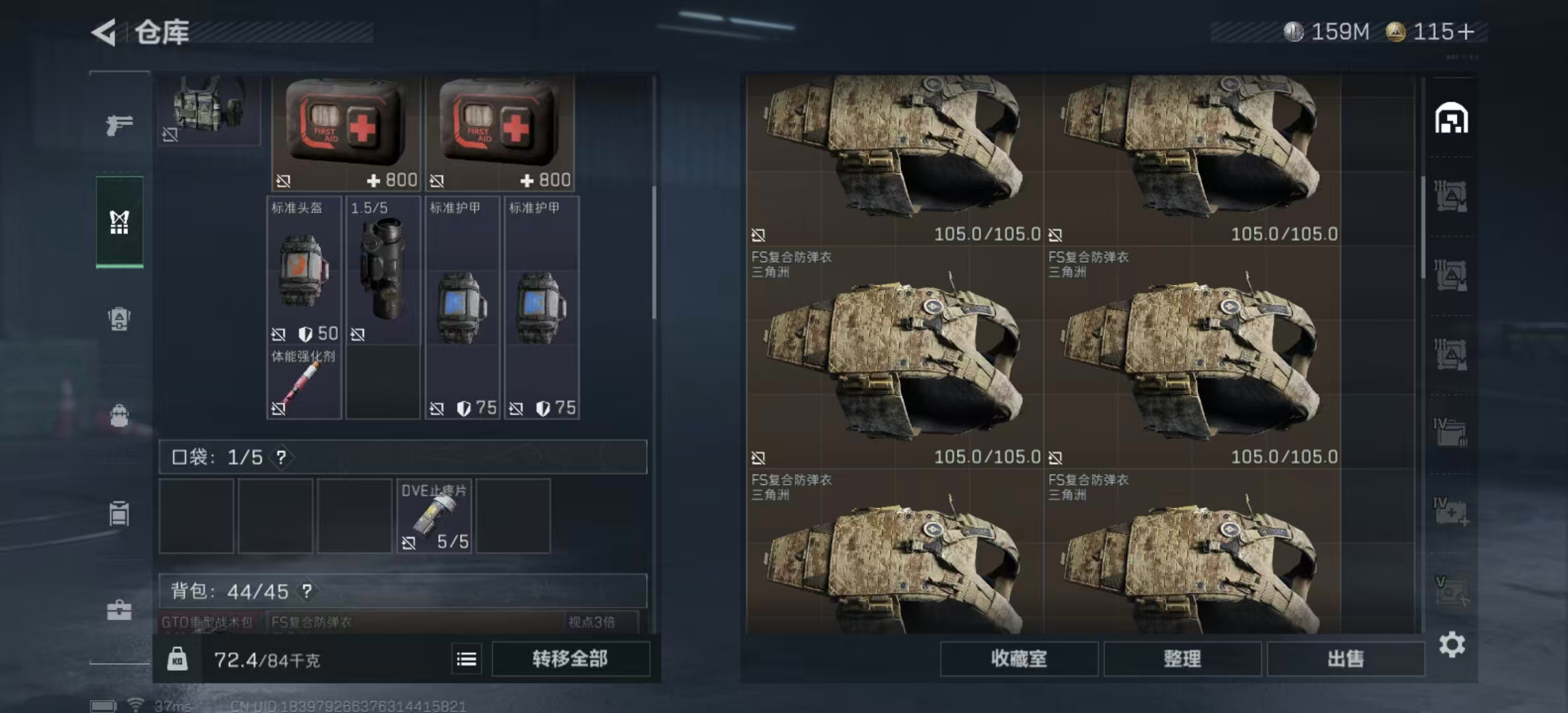Image resolution: width=1568 pixels, height=713 pixels.
Task: Toggle the list view icon
Action: pos(467,659)
